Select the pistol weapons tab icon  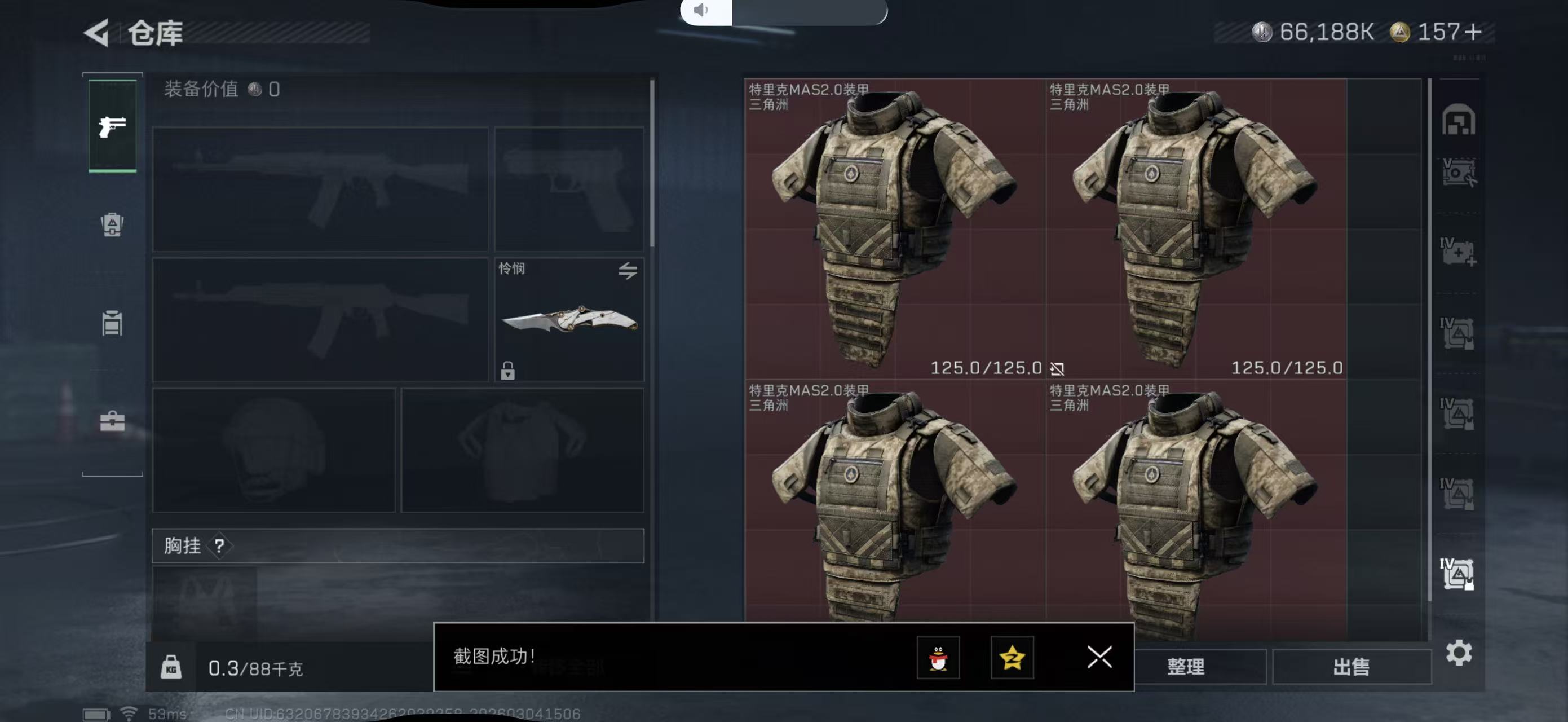click(x=113, y=126)
